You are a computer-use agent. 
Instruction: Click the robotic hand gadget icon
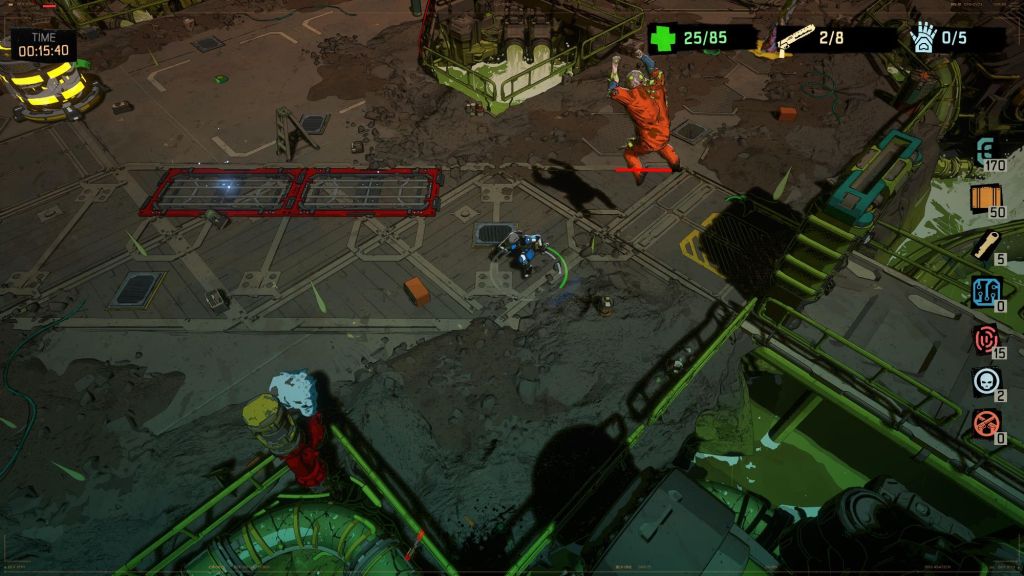click(x=923, y=38)
